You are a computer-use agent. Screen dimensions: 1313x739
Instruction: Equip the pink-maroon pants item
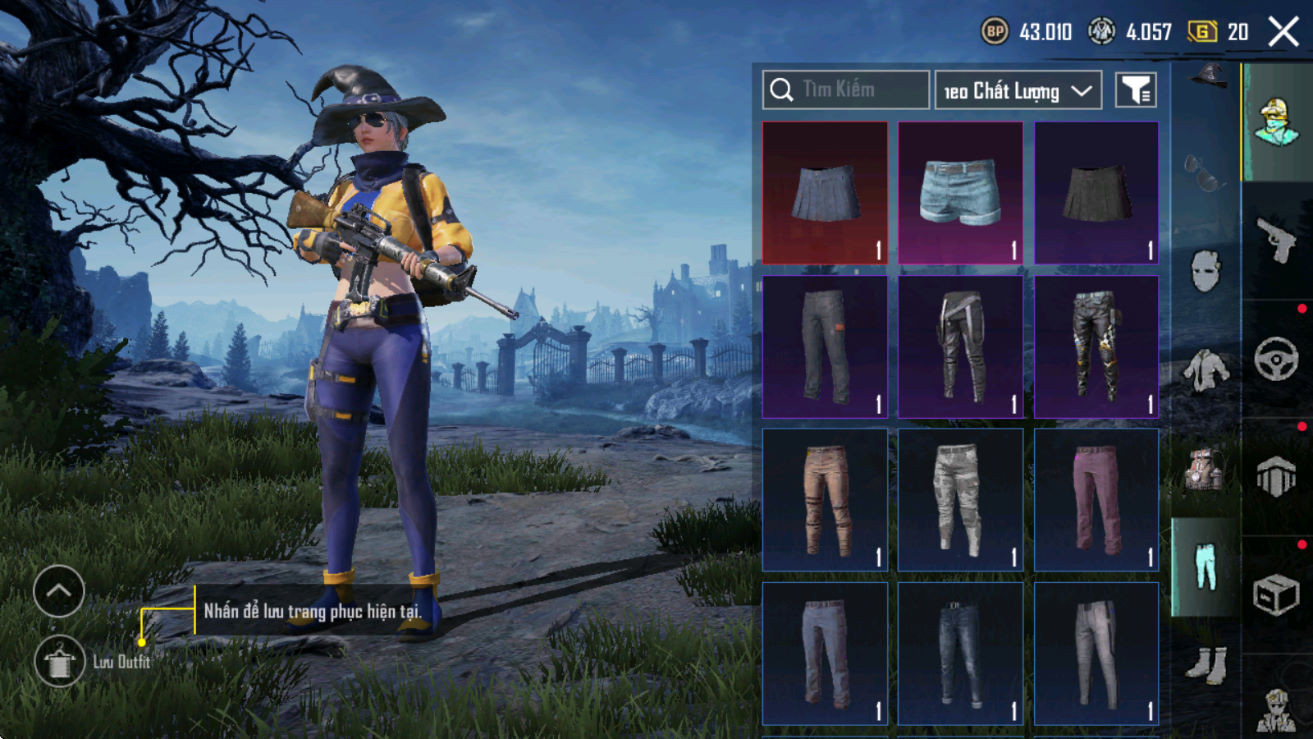1096,500
